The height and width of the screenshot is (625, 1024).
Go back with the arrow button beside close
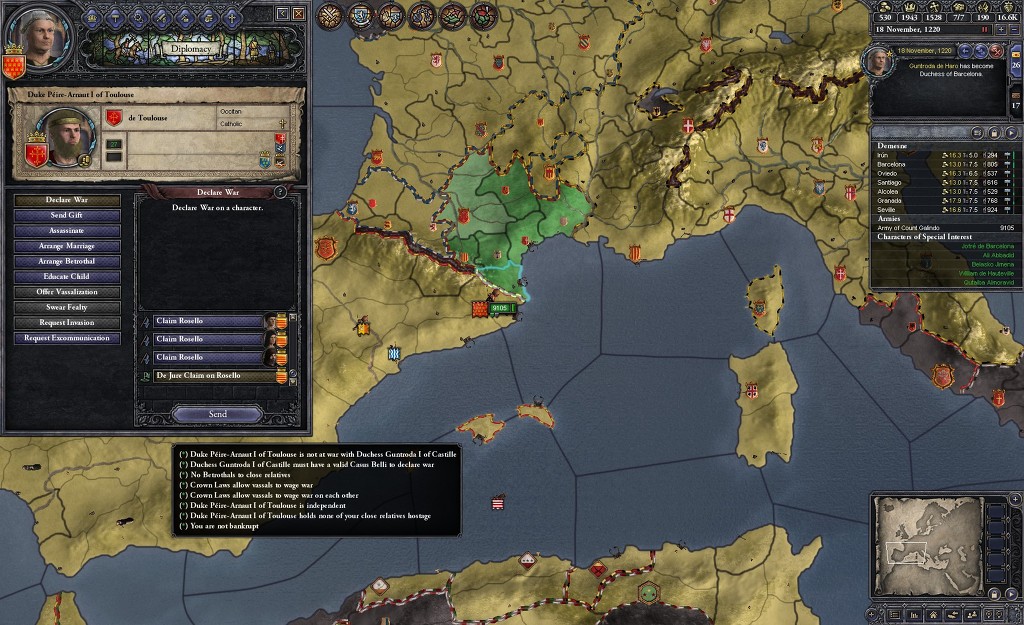click(281, 13)
